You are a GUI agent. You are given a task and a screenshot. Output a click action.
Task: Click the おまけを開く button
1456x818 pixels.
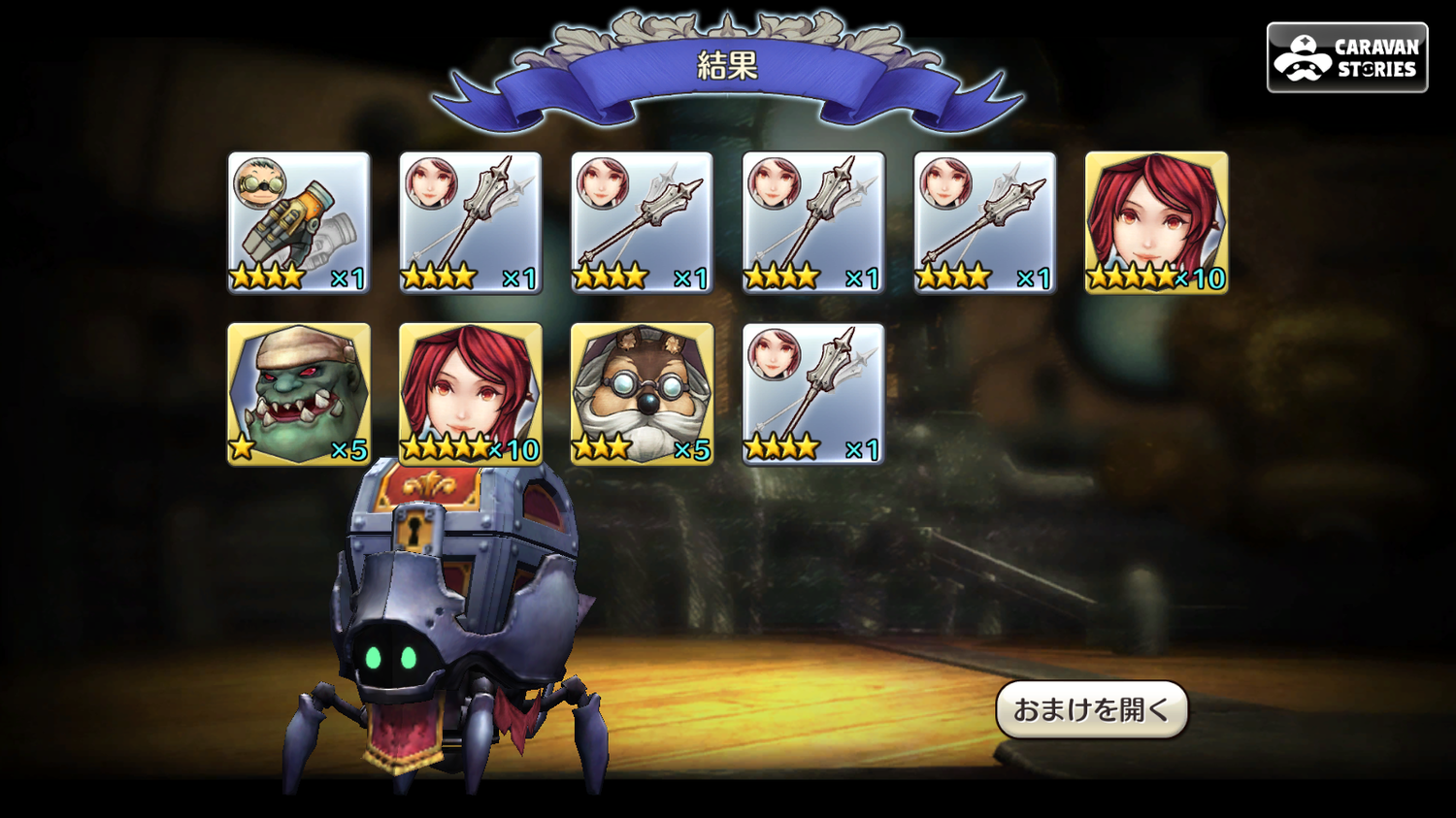[x=1091, y=710]
